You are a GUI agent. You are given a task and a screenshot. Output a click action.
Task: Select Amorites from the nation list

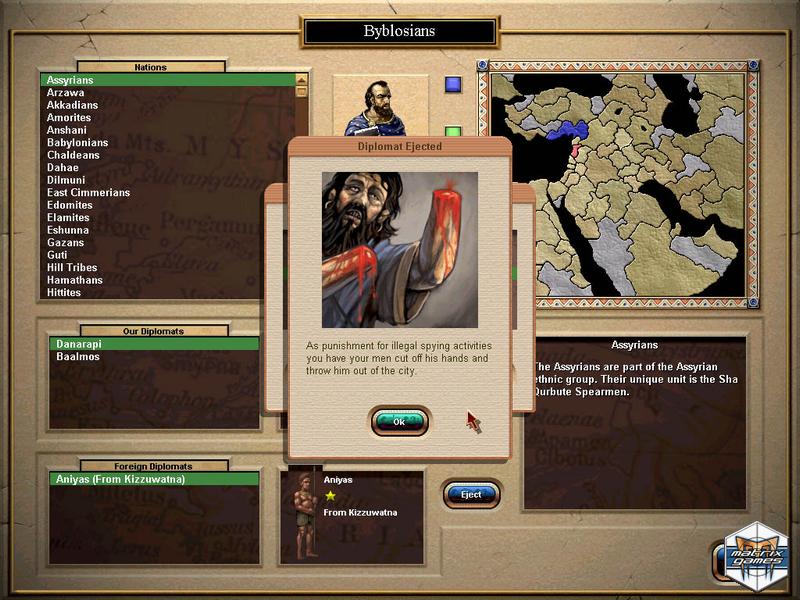(69, 117)
